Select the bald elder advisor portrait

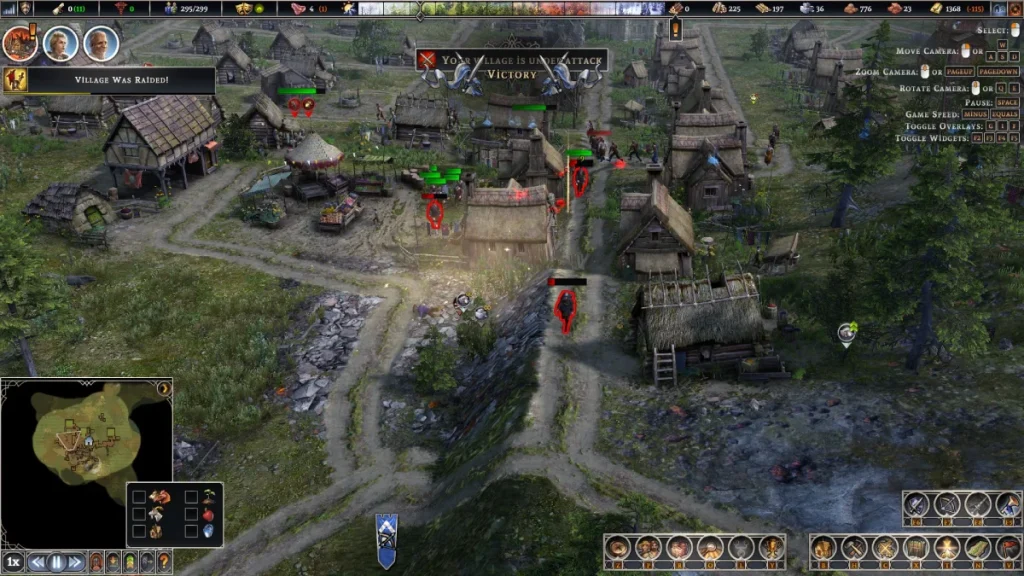(101, 43)
